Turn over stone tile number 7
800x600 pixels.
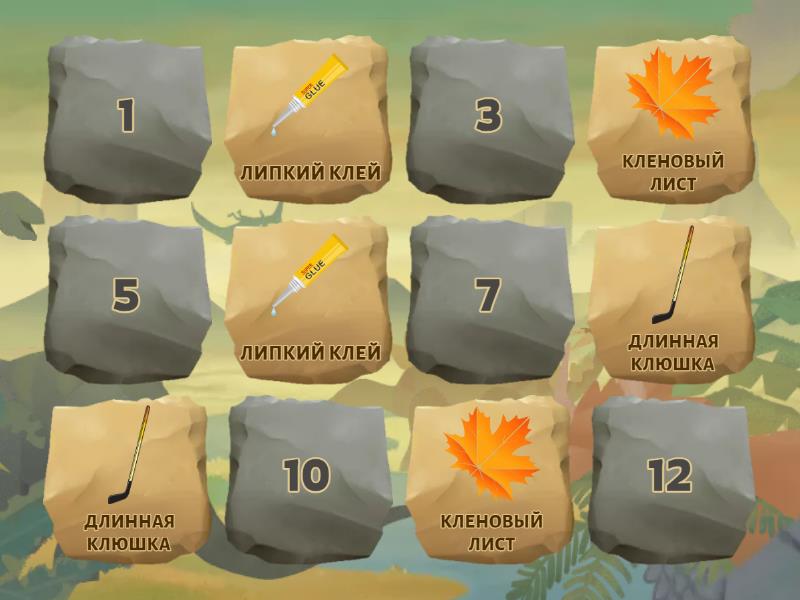489,297
